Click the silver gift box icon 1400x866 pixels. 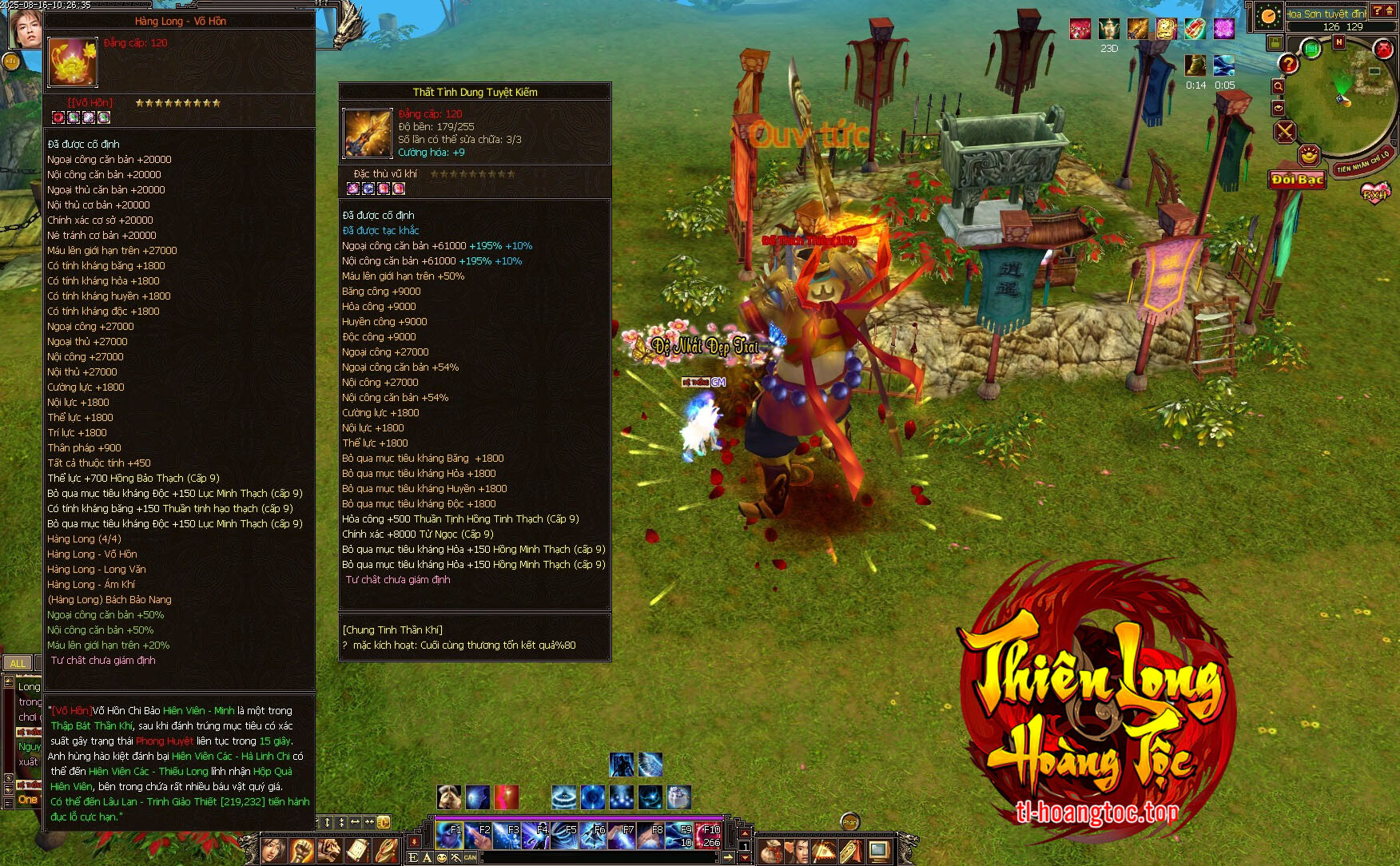(x=678, y=796)
